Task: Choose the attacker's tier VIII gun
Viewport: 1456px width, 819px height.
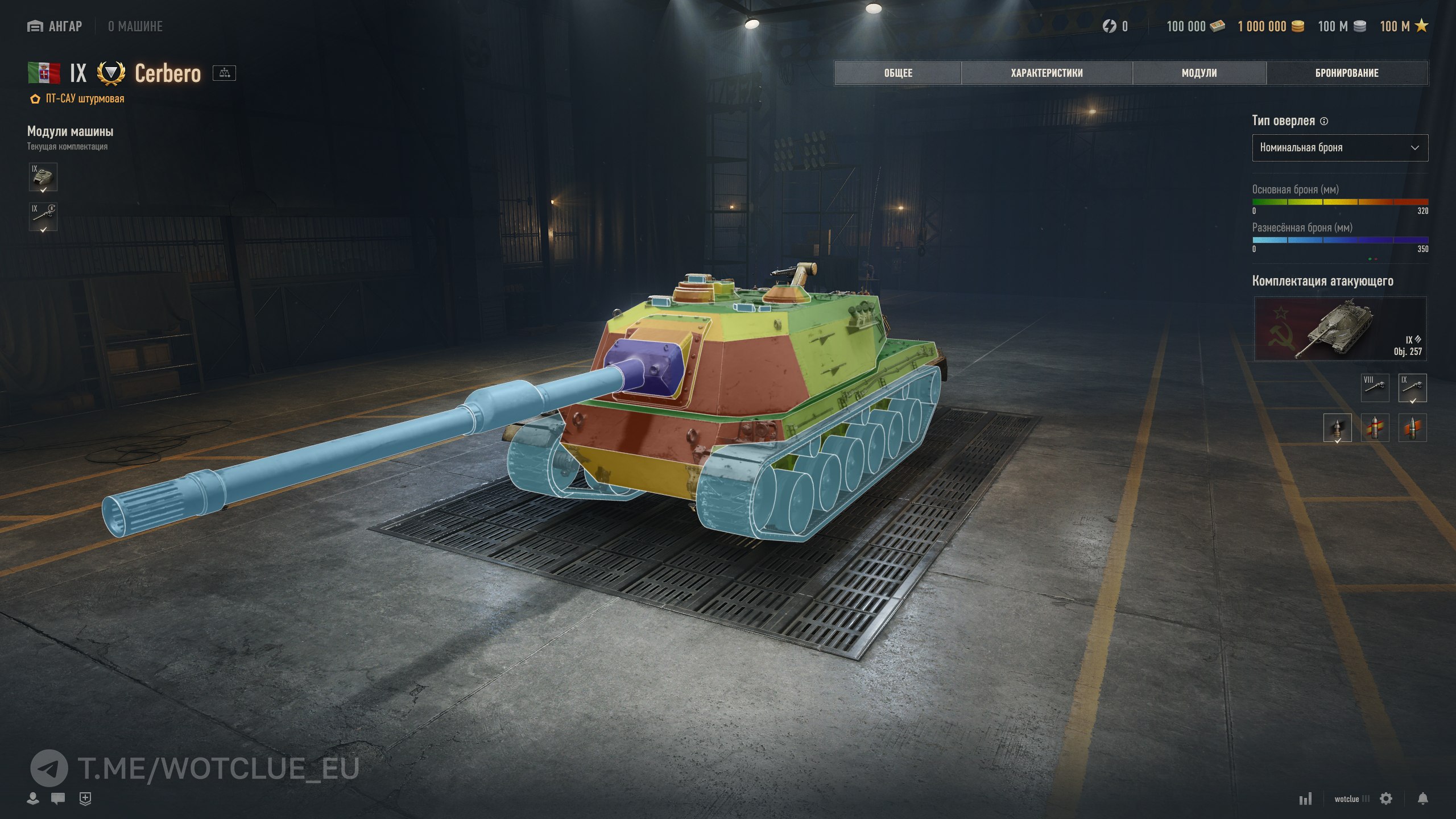Action: coord(1375,387)
